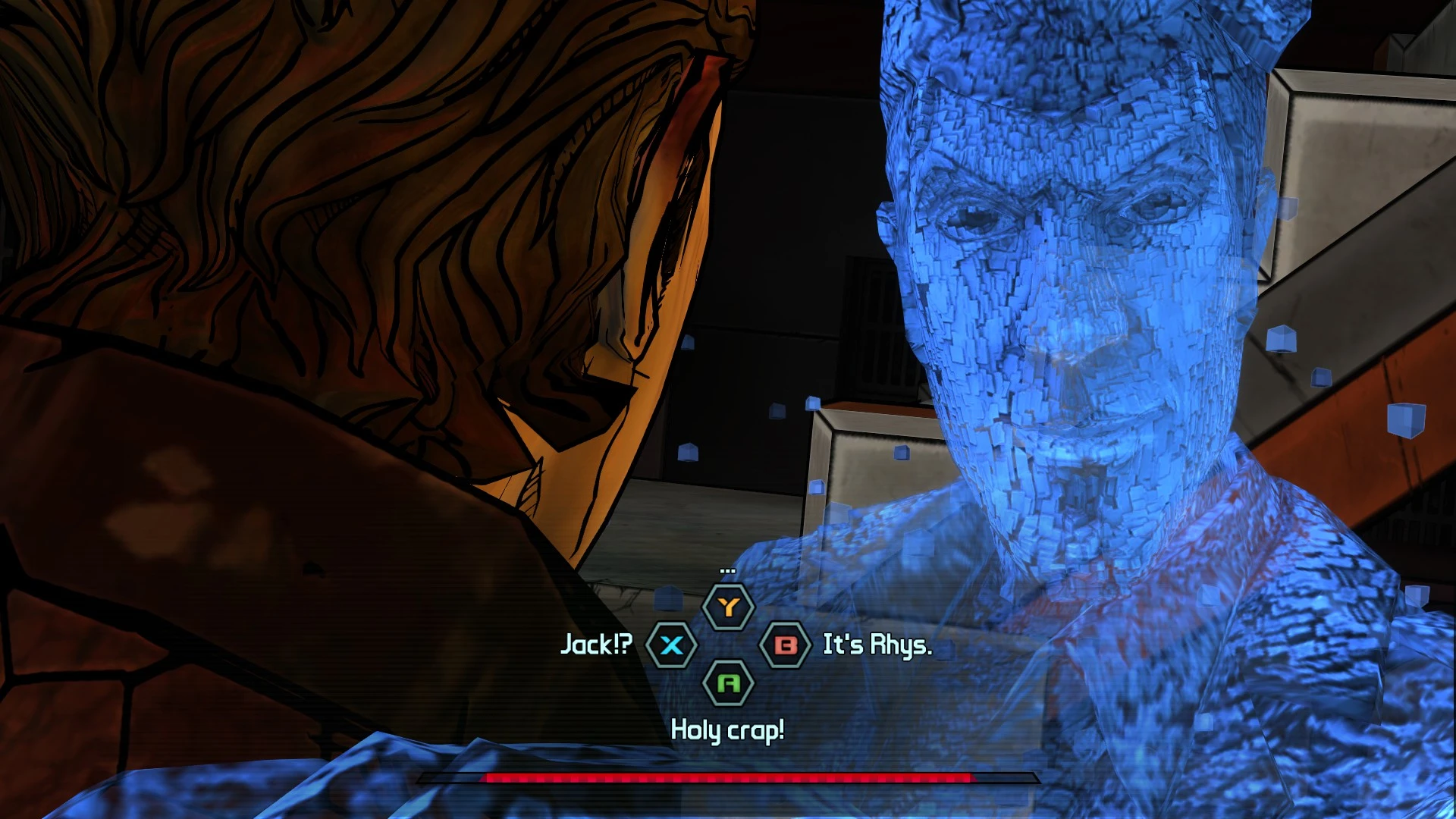Click the center of the dialogue choice wheel

point(729,646)
